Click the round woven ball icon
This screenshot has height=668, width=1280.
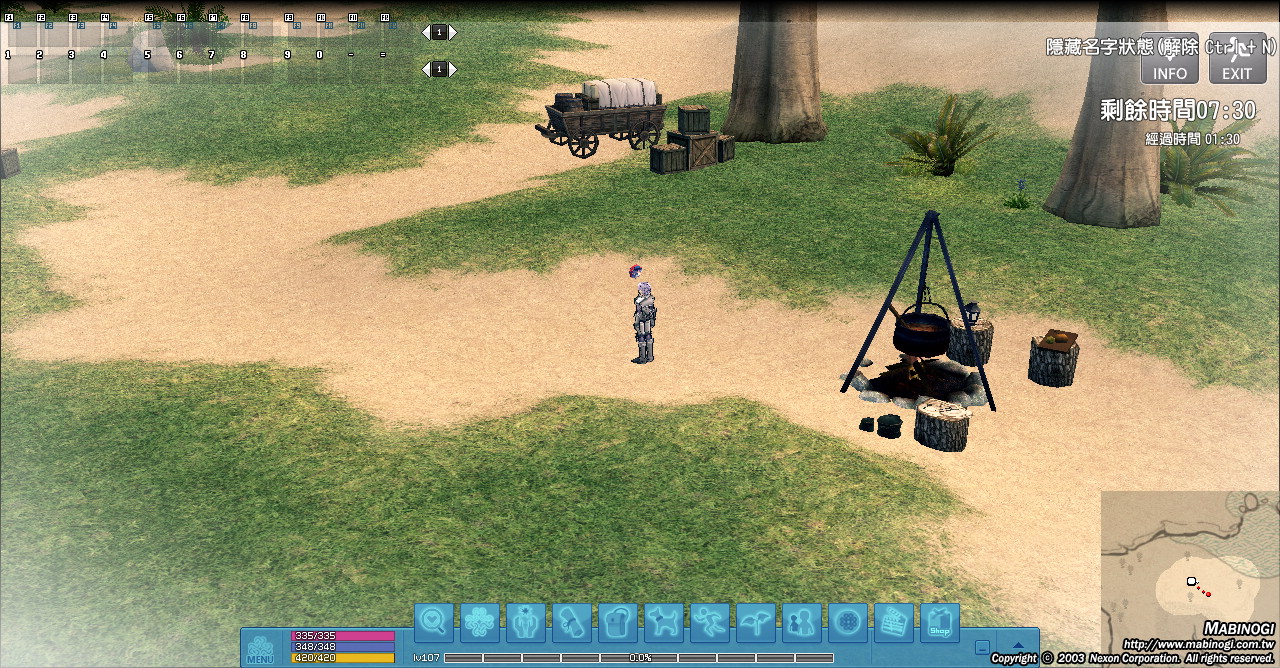[x=848, y=622]
